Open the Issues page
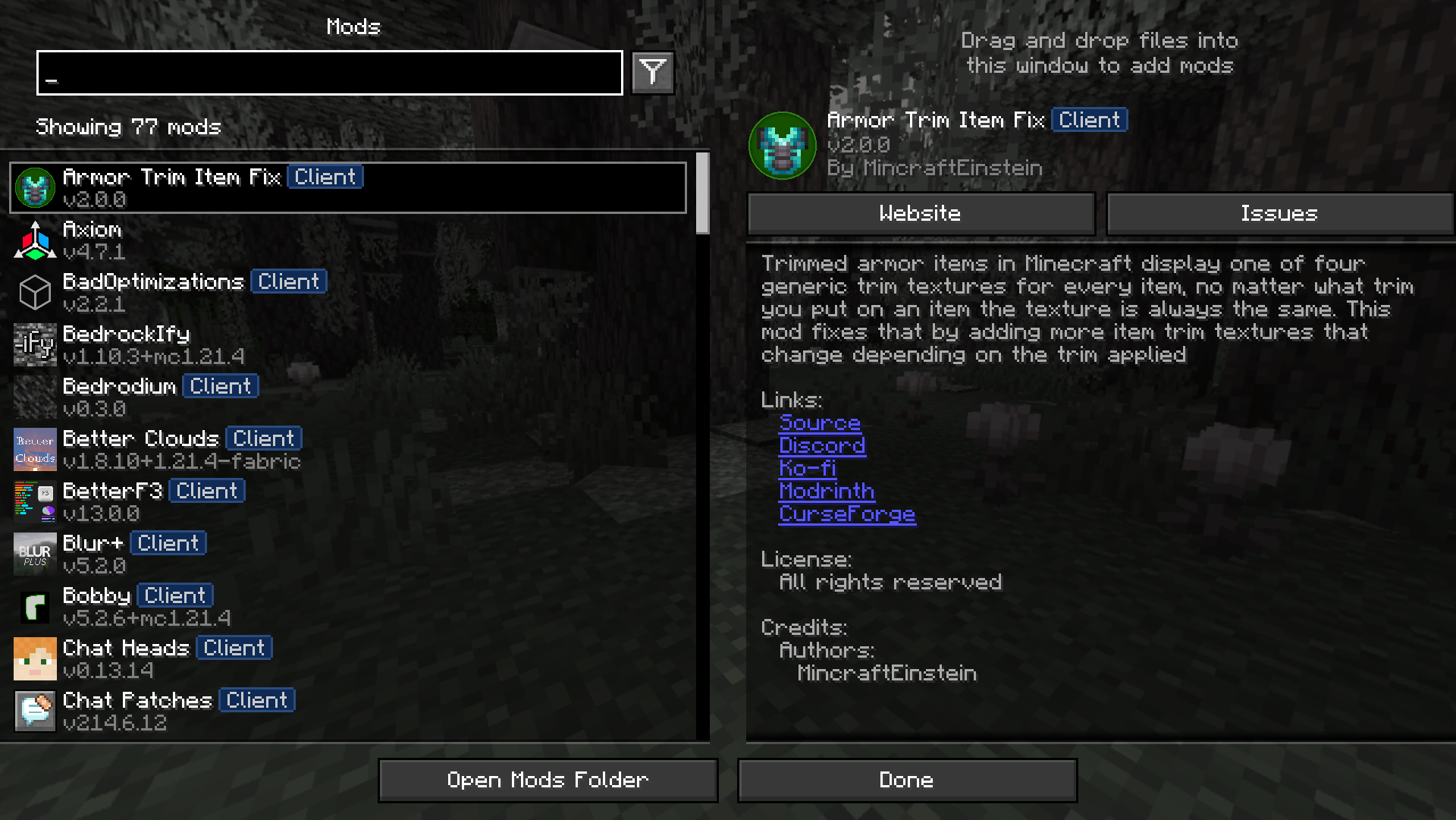This screenshot has width=1456, height=820. click(1279, 213)
